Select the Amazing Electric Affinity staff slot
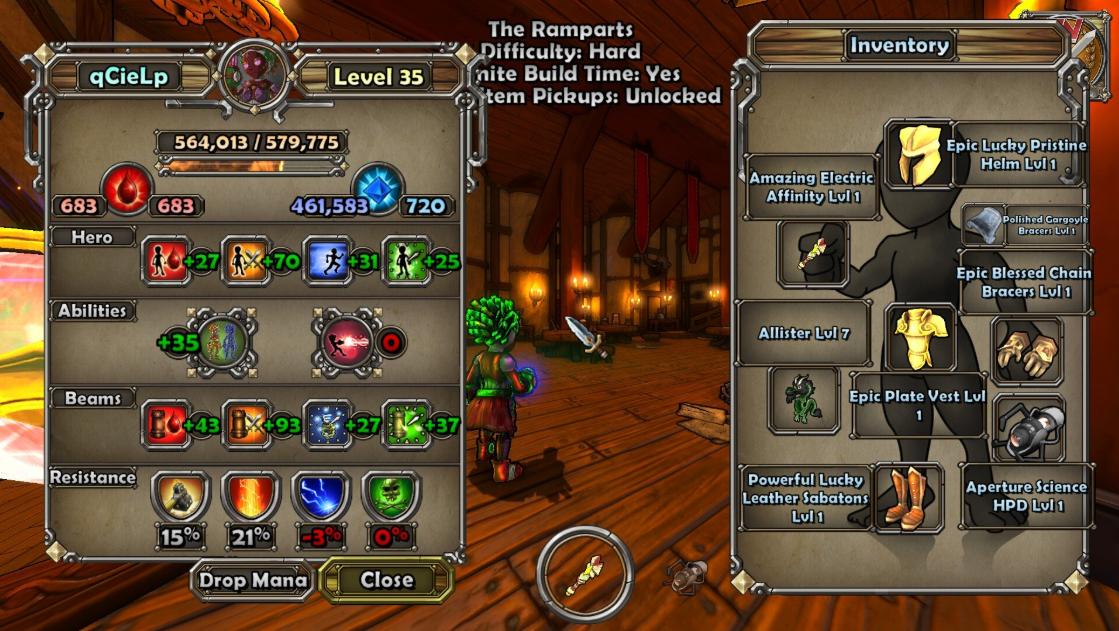1119x631 pixels. (813, 254)
